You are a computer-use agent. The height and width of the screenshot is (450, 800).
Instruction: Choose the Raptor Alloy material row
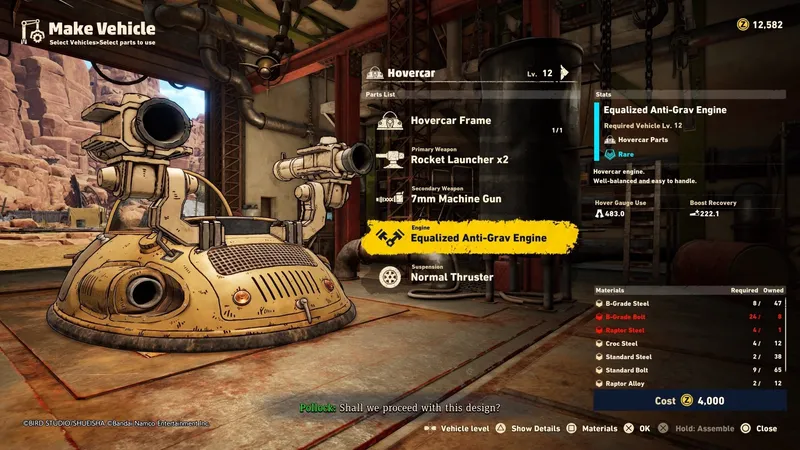pos(690,383)
